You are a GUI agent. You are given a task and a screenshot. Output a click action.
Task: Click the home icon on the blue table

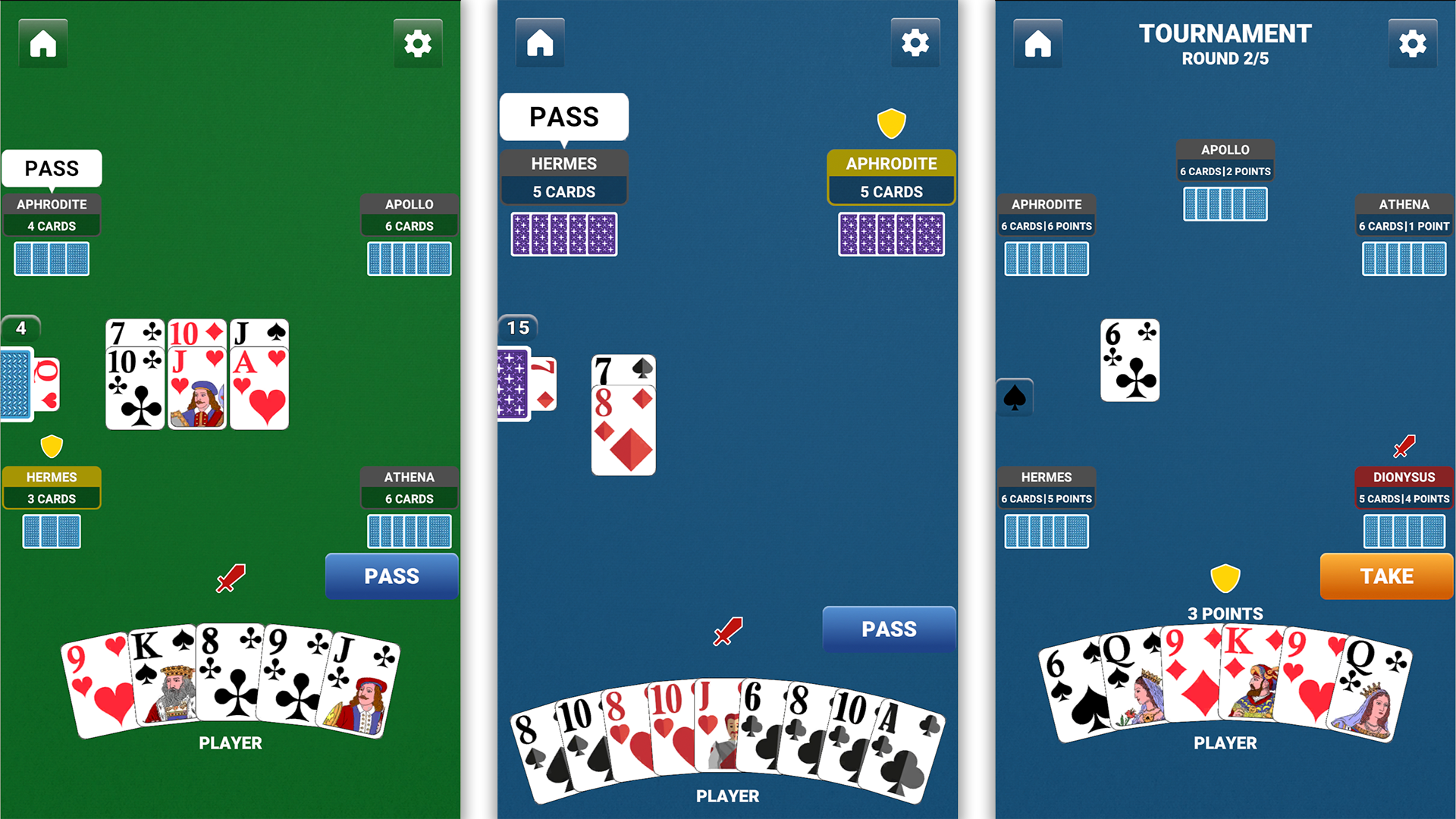click(539, 43)
